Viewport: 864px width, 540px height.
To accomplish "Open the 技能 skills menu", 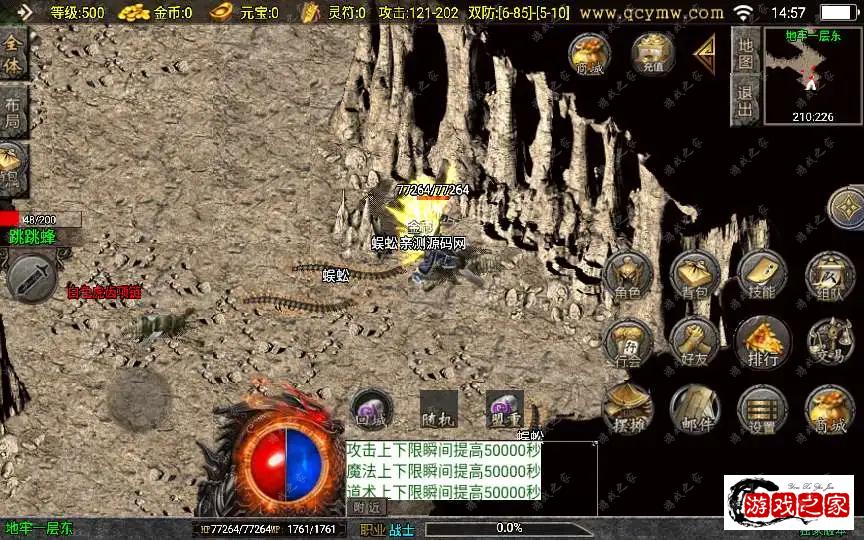I will click(761, 275).
